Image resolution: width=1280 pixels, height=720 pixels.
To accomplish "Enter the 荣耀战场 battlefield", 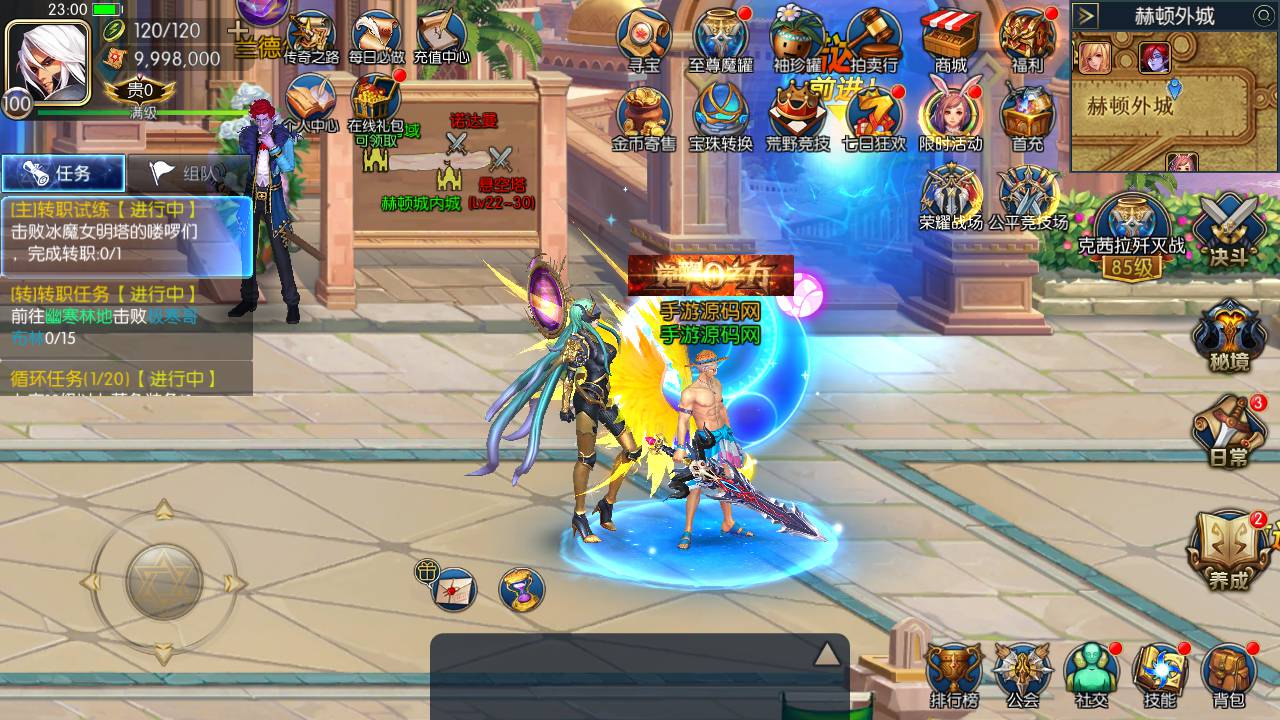I will (x=951, y=193).
